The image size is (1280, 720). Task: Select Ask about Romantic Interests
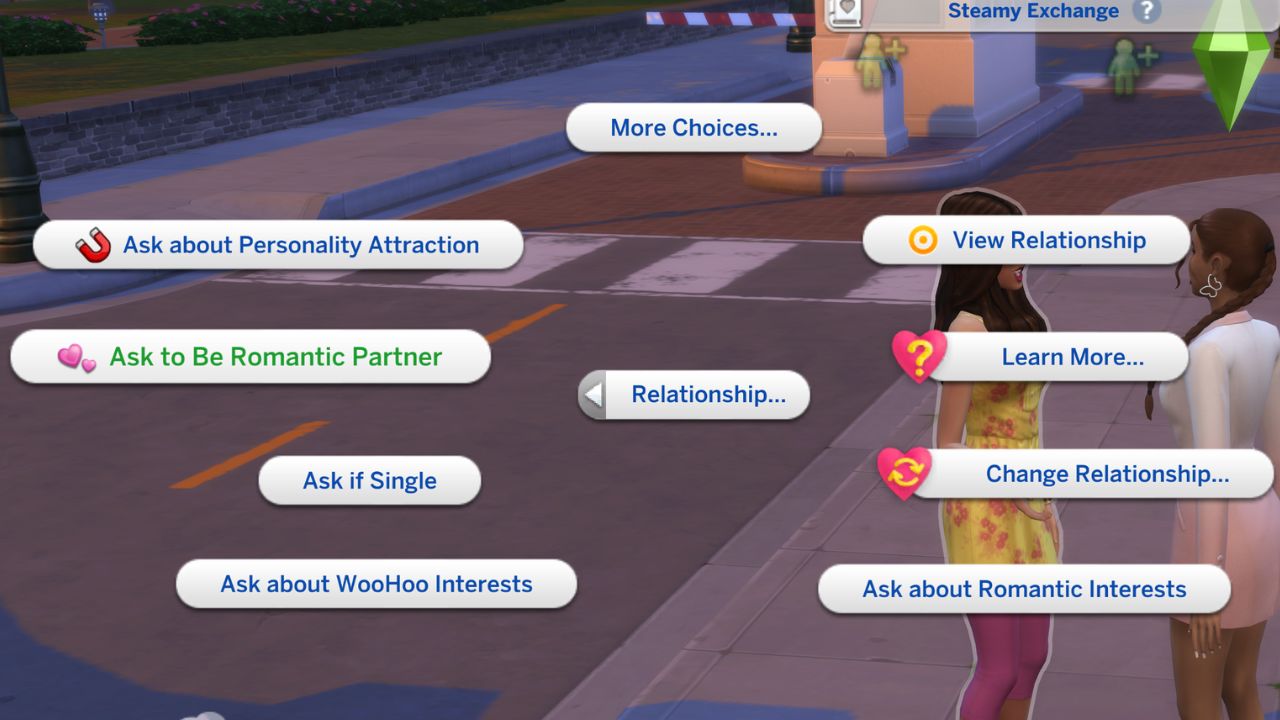point(1024,589)
